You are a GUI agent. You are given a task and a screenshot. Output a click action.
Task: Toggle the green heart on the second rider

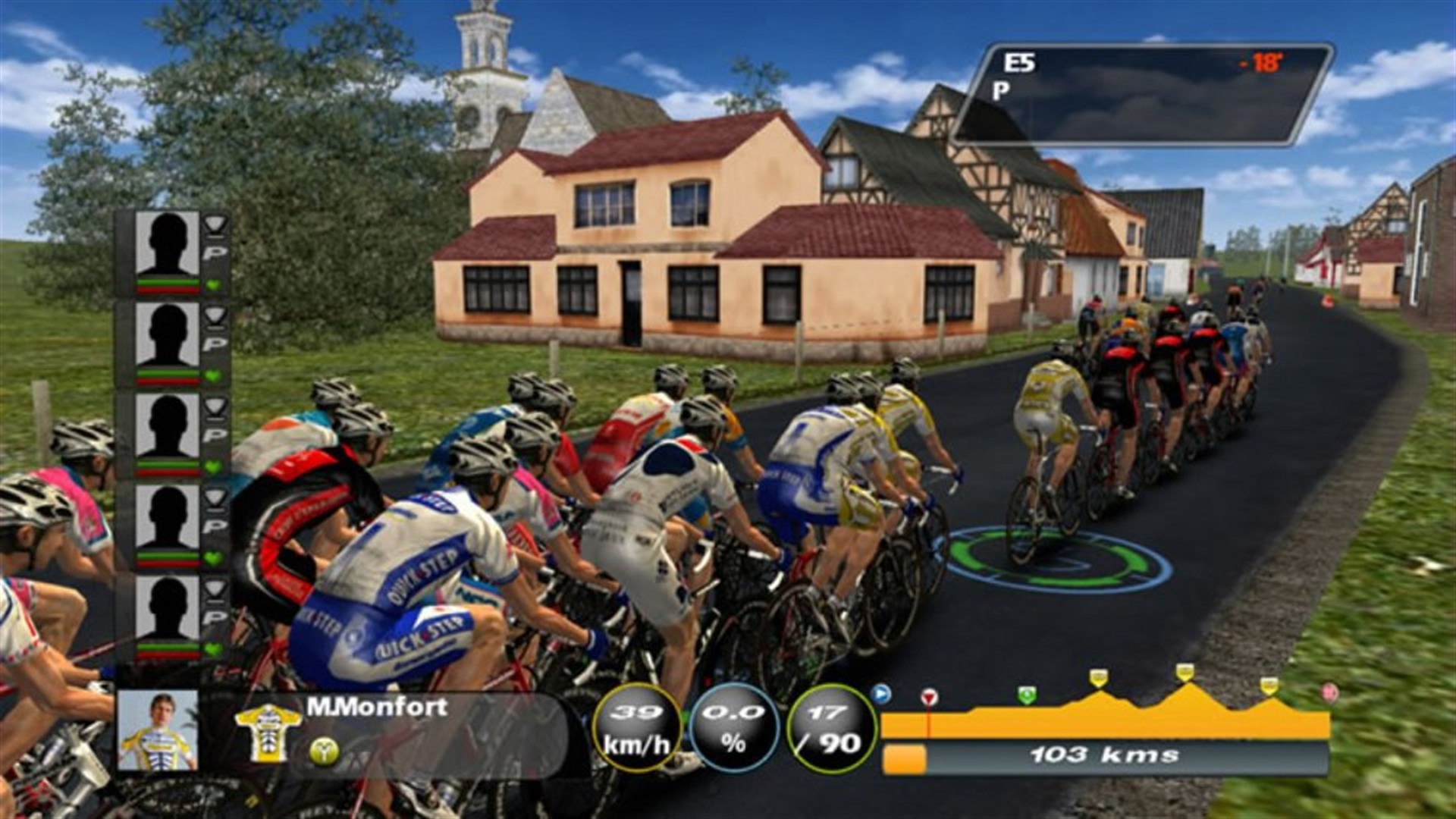(215, 375)
